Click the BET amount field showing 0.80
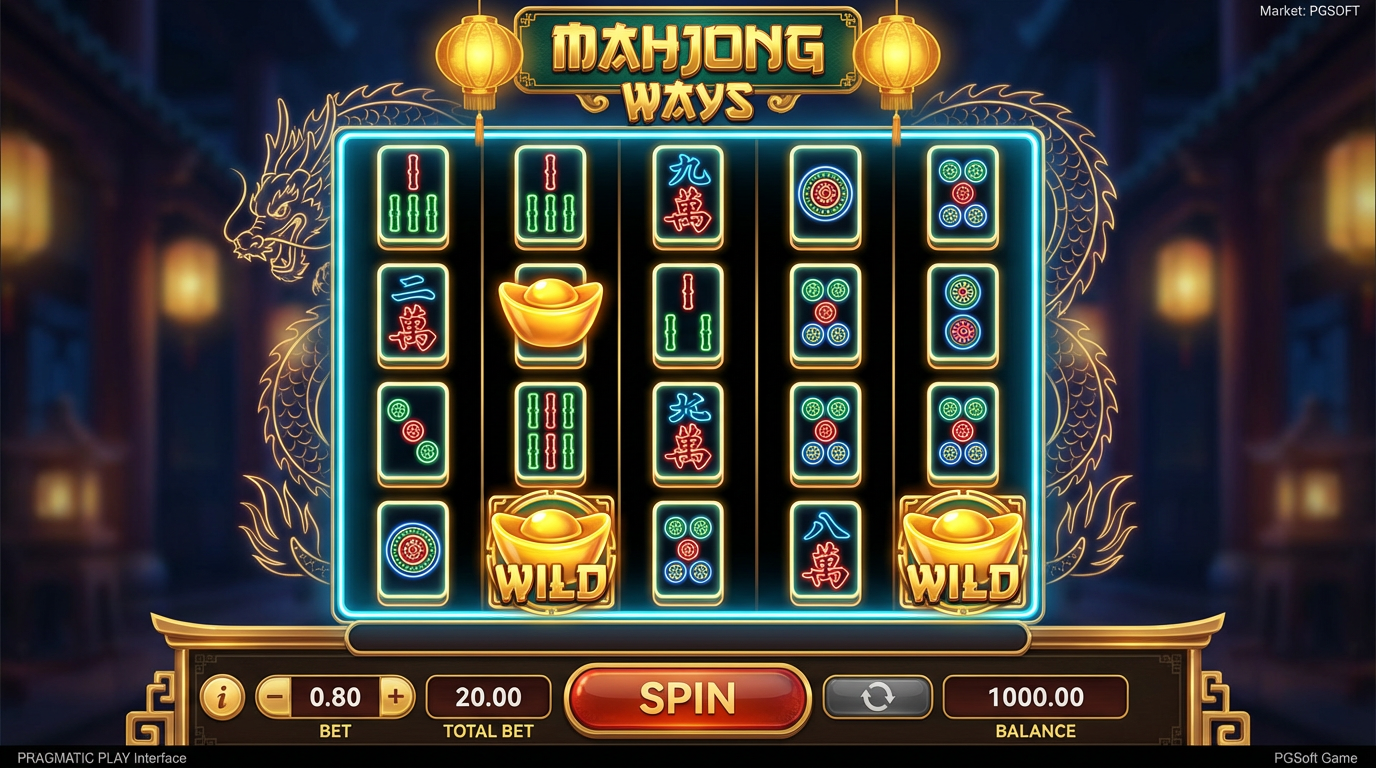This screenshot has height=768, width=1376. [337, 696]
